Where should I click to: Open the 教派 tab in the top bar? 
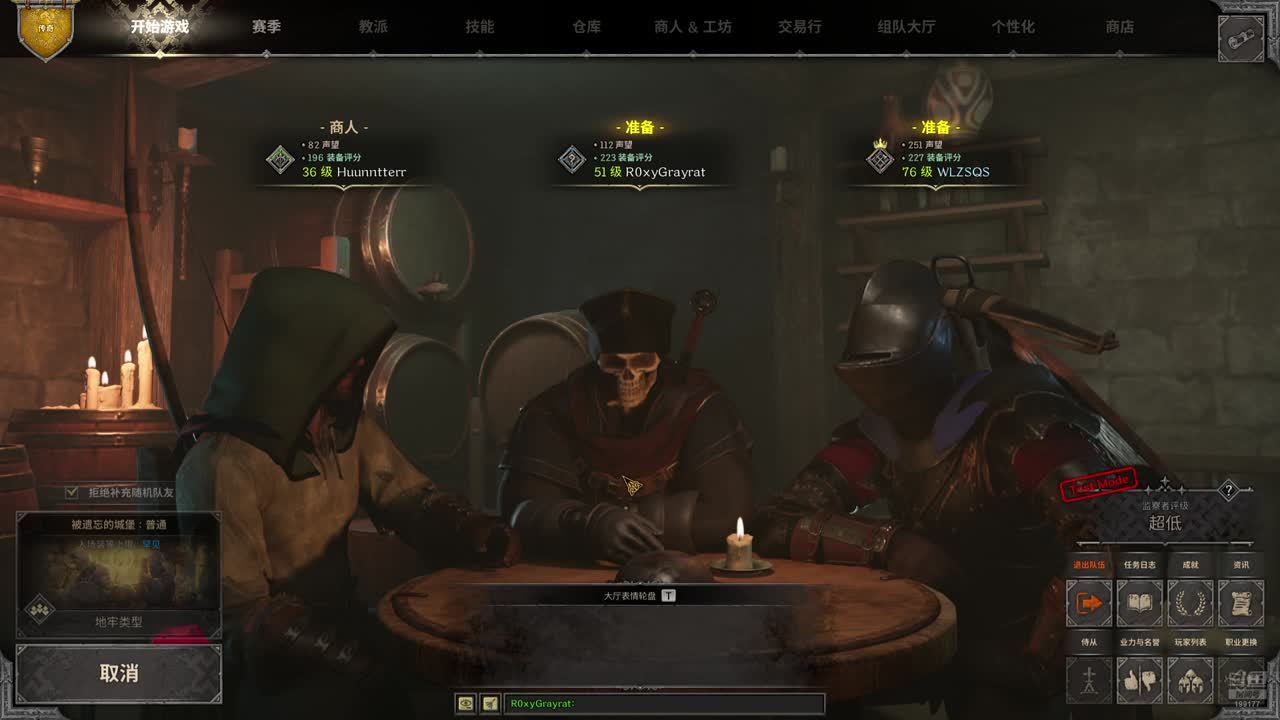(x=373, y=27)
